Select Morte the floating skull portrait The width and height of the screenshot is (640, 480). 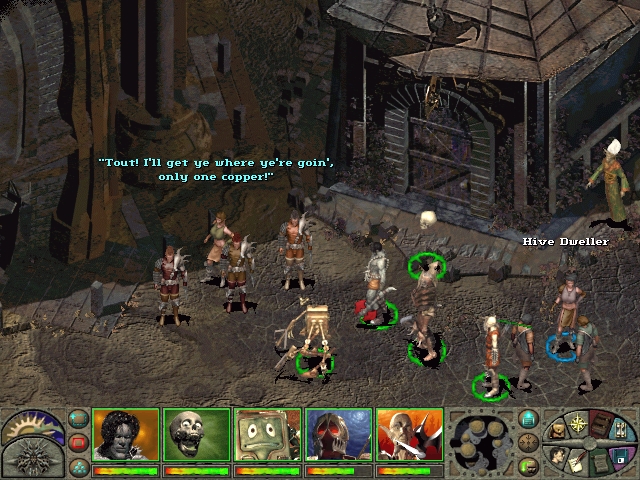pyautogui.click(x=196, y=435)
